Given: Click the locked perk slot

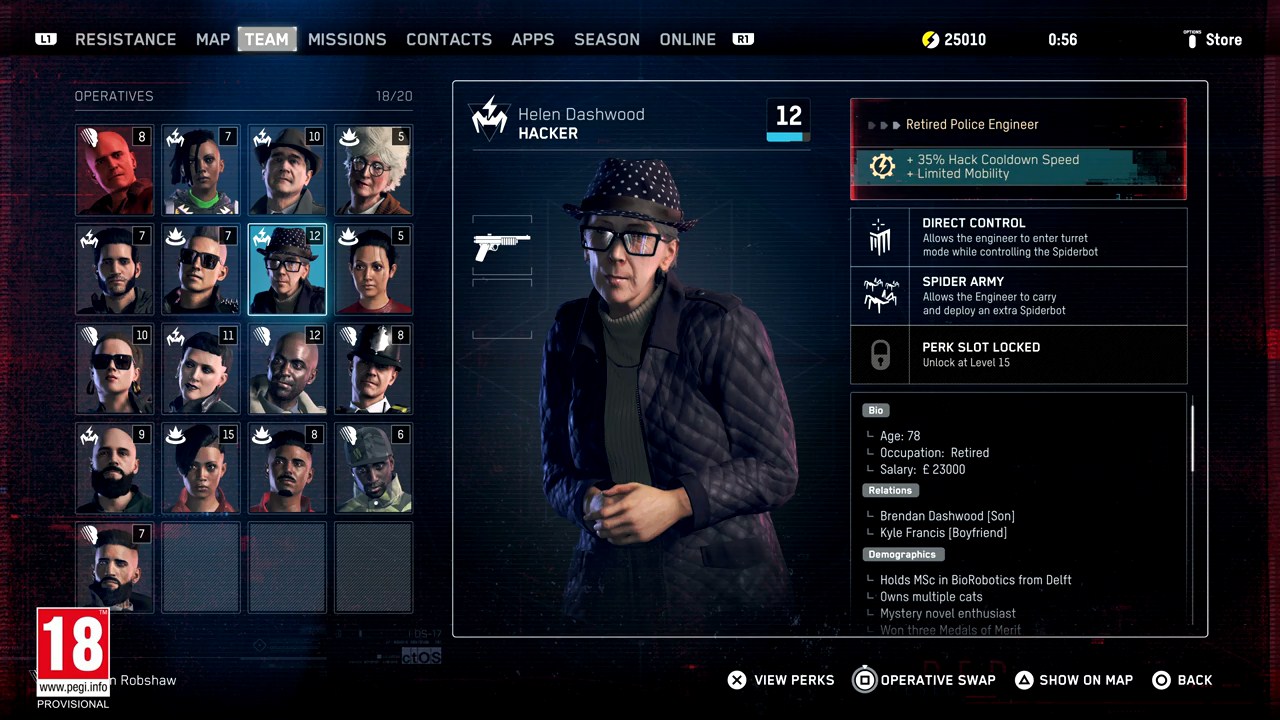Looking at the screenshot, I should click(1018, 355).
